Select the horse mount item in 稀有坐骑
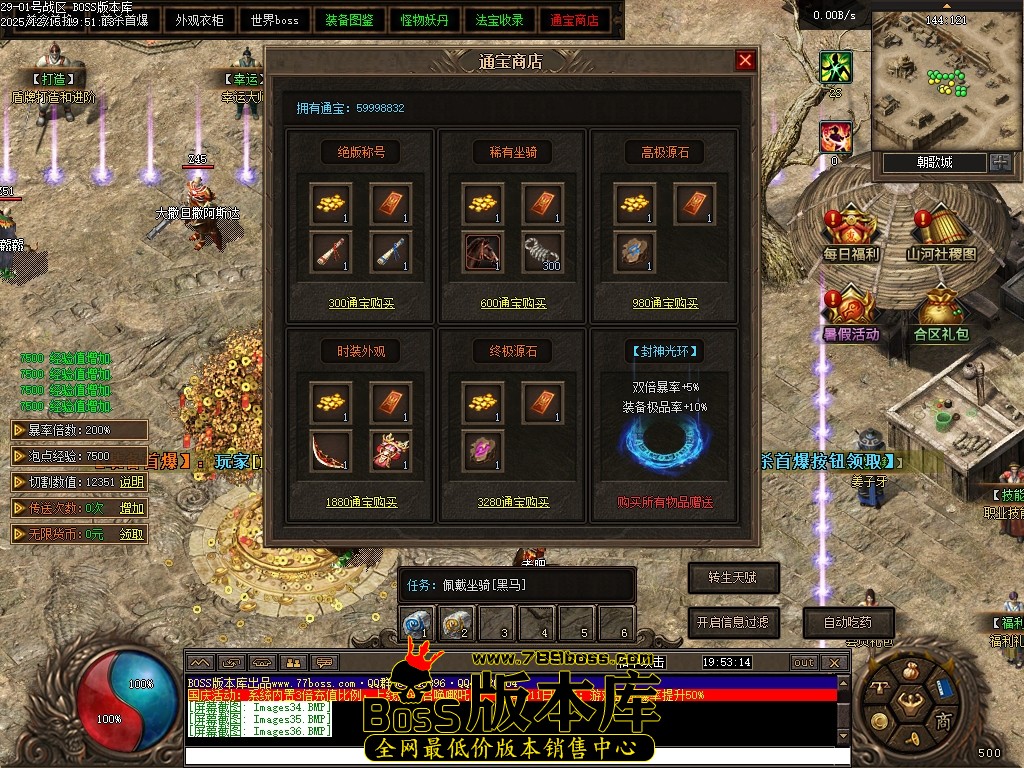This screenshot has height=768, width=1024. 483,251
